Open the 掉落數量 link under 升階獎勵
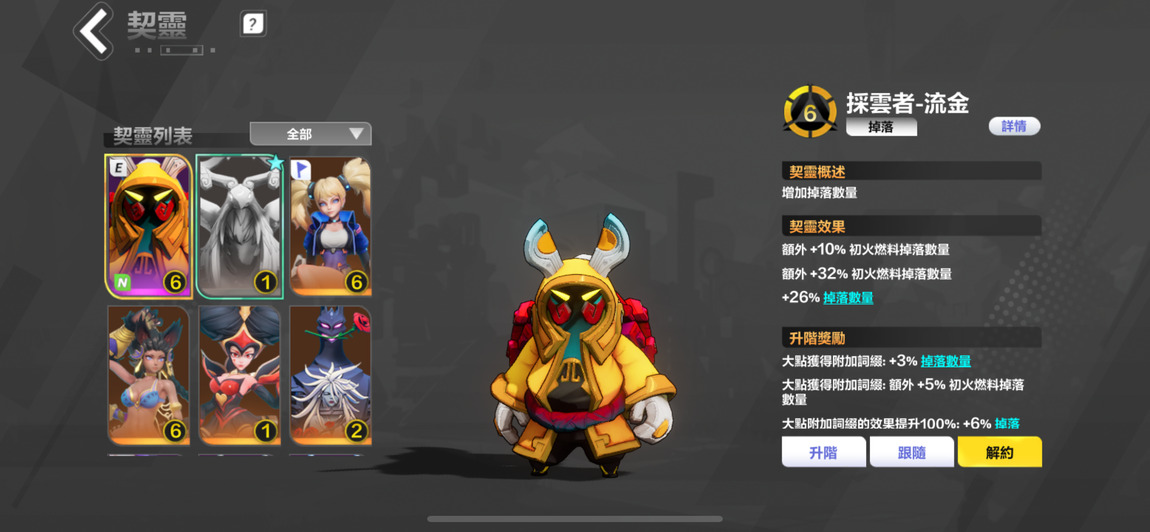Screen dimensions: 1150x532 (x=946, y=361)
